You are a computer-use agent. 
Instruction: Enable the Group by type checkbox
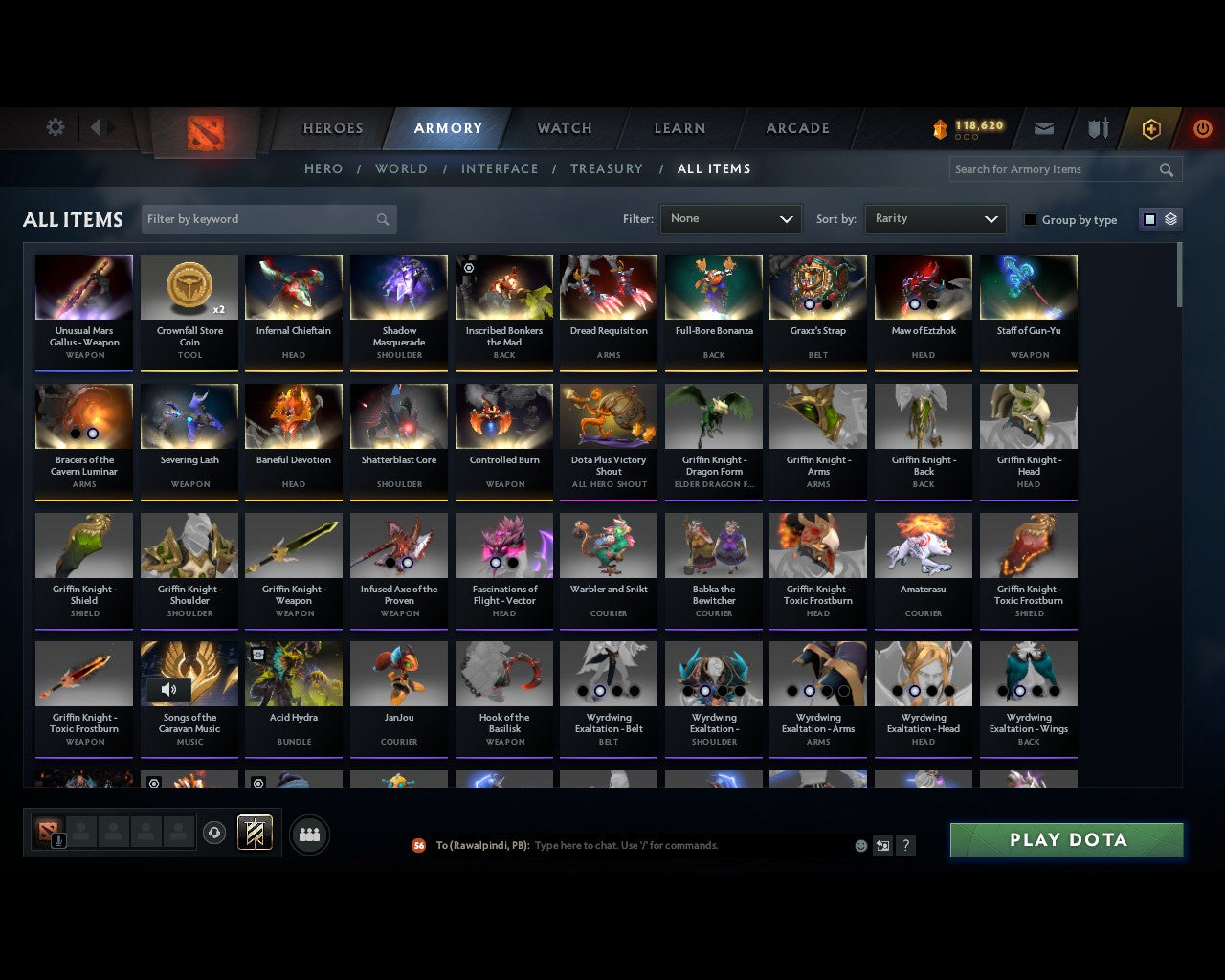pos(1030,218)
